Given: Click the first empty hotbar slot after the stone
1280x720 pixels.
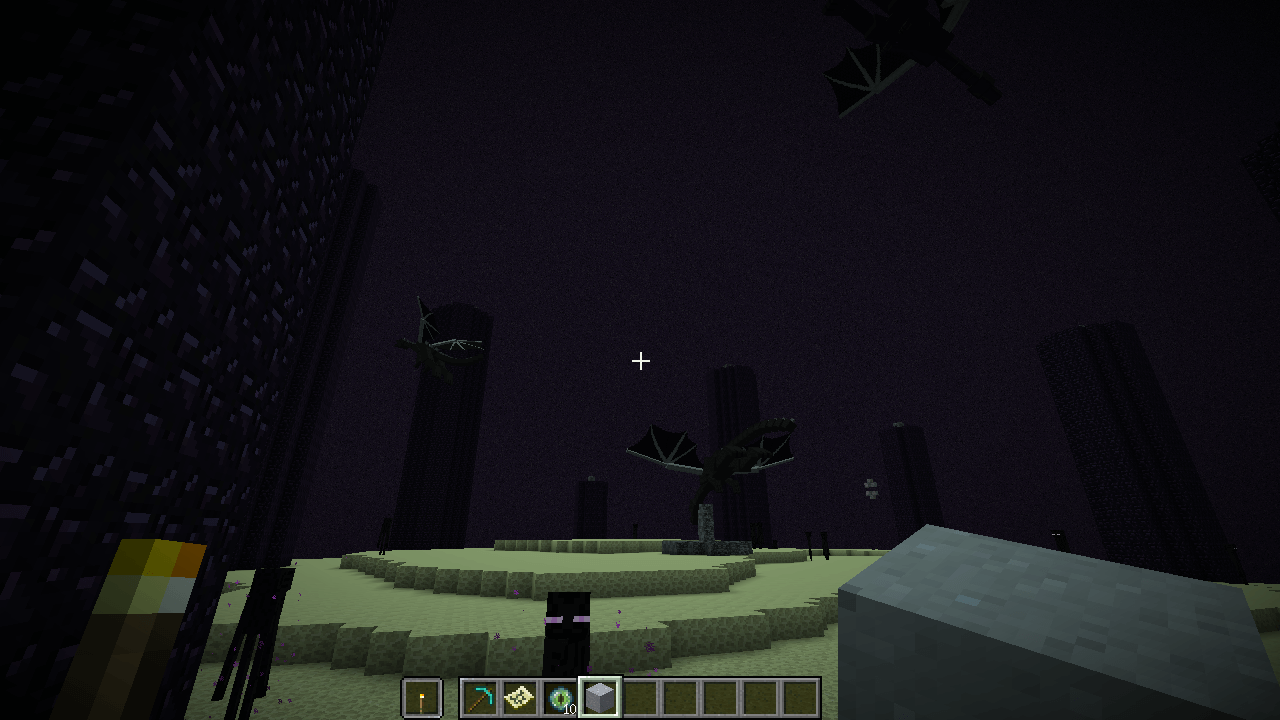Looking at the screenshot, I should pyautogui.click(x=641, y=697).
